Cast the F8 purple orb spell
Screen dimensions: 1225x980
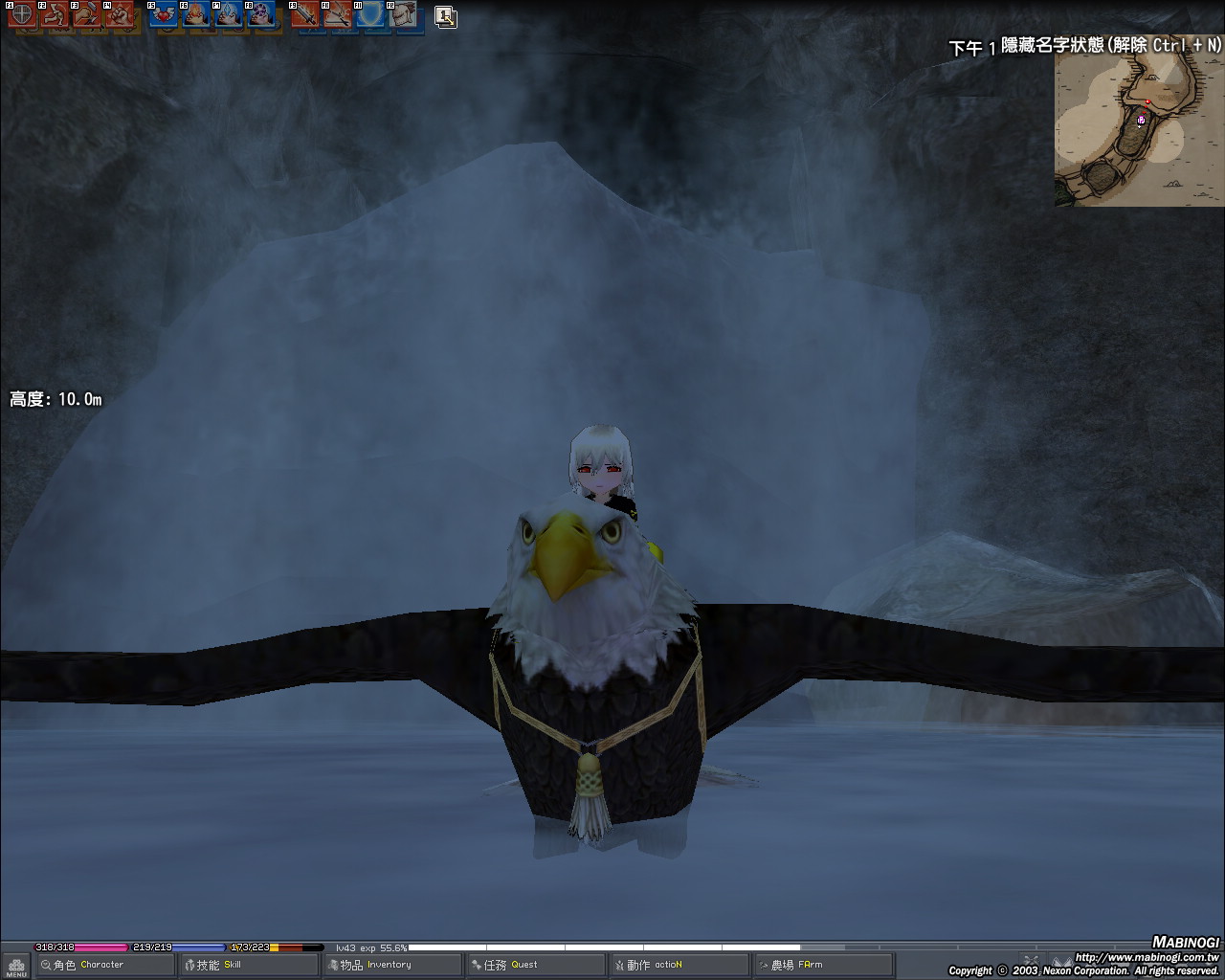(260, 14)
